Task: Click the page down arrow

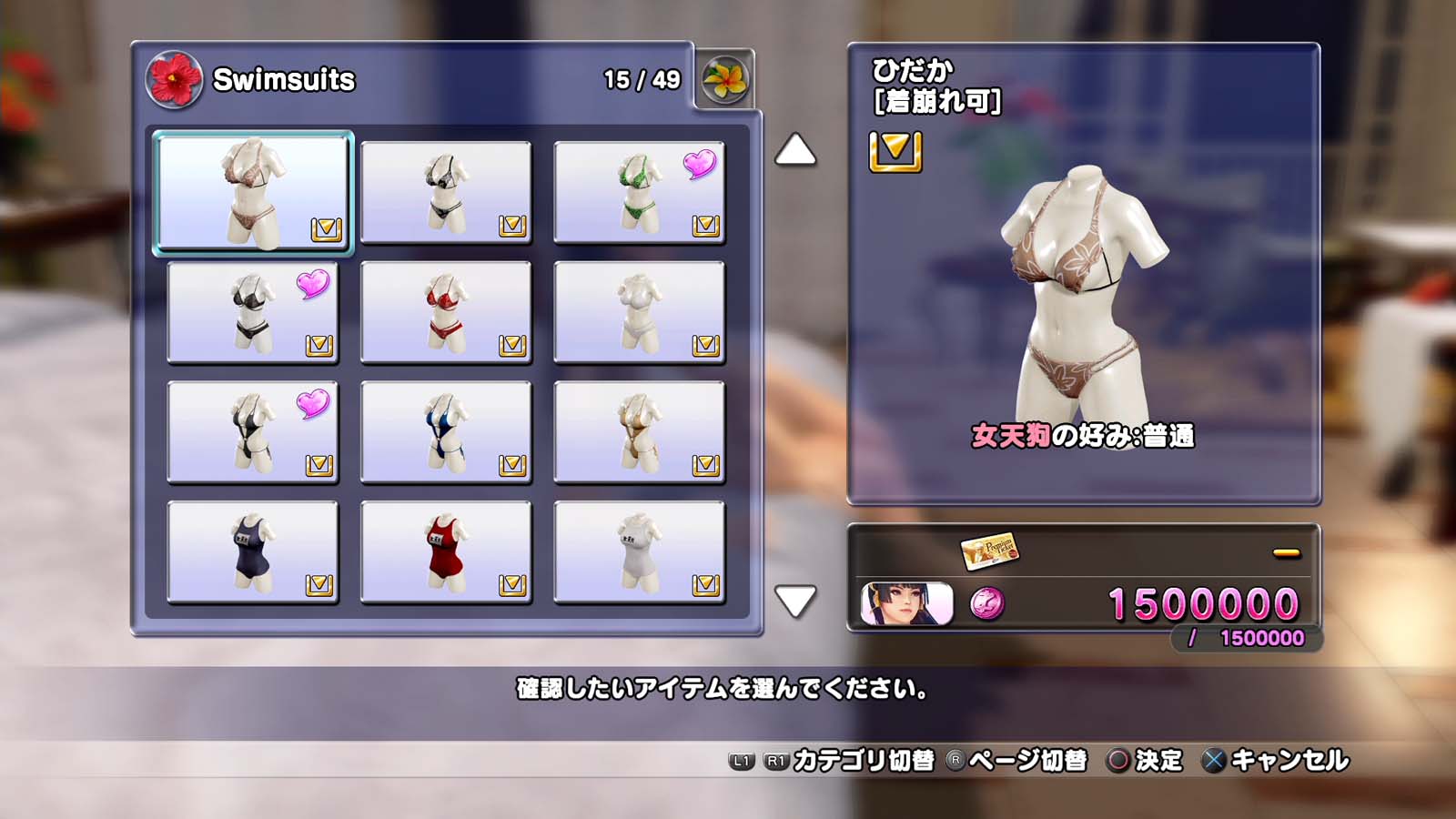Action: pyautogui.click(x=795, y=602)
